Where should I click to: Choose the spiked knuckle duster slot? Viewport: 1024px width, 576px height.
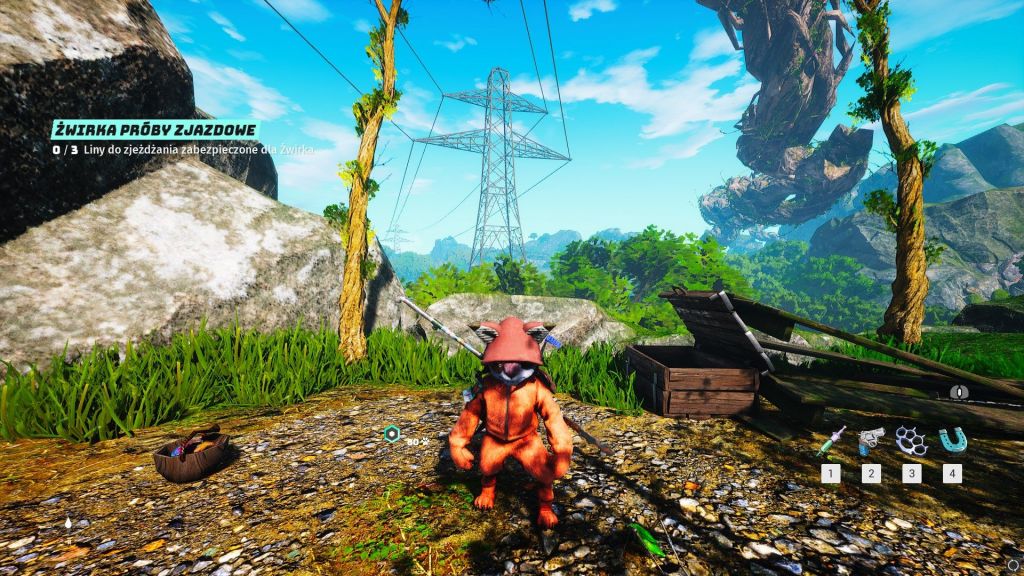pyautogui.click(x=911, y=441)
